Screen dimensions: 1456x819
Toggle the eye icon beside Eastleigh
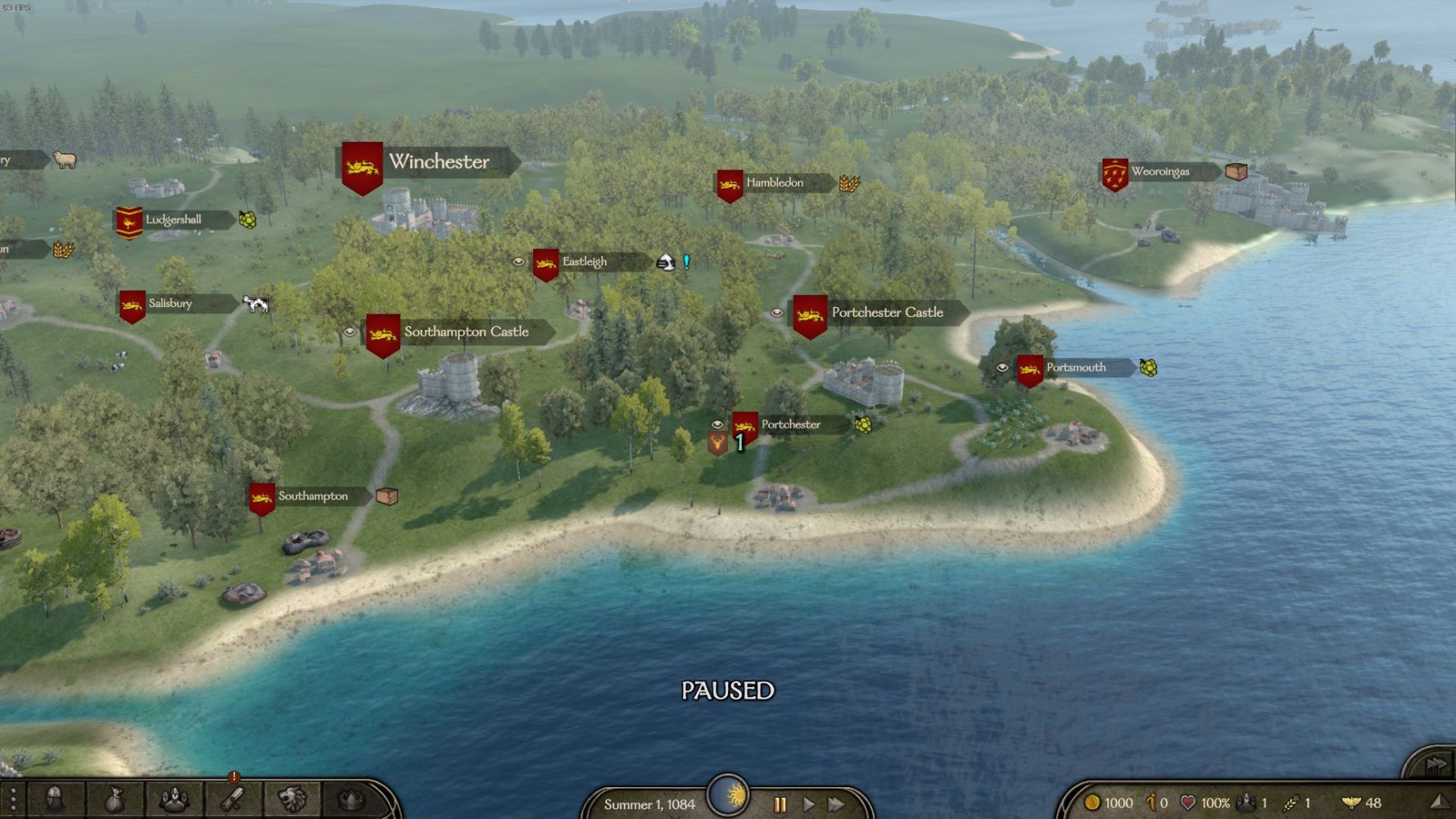click(518, 262)
